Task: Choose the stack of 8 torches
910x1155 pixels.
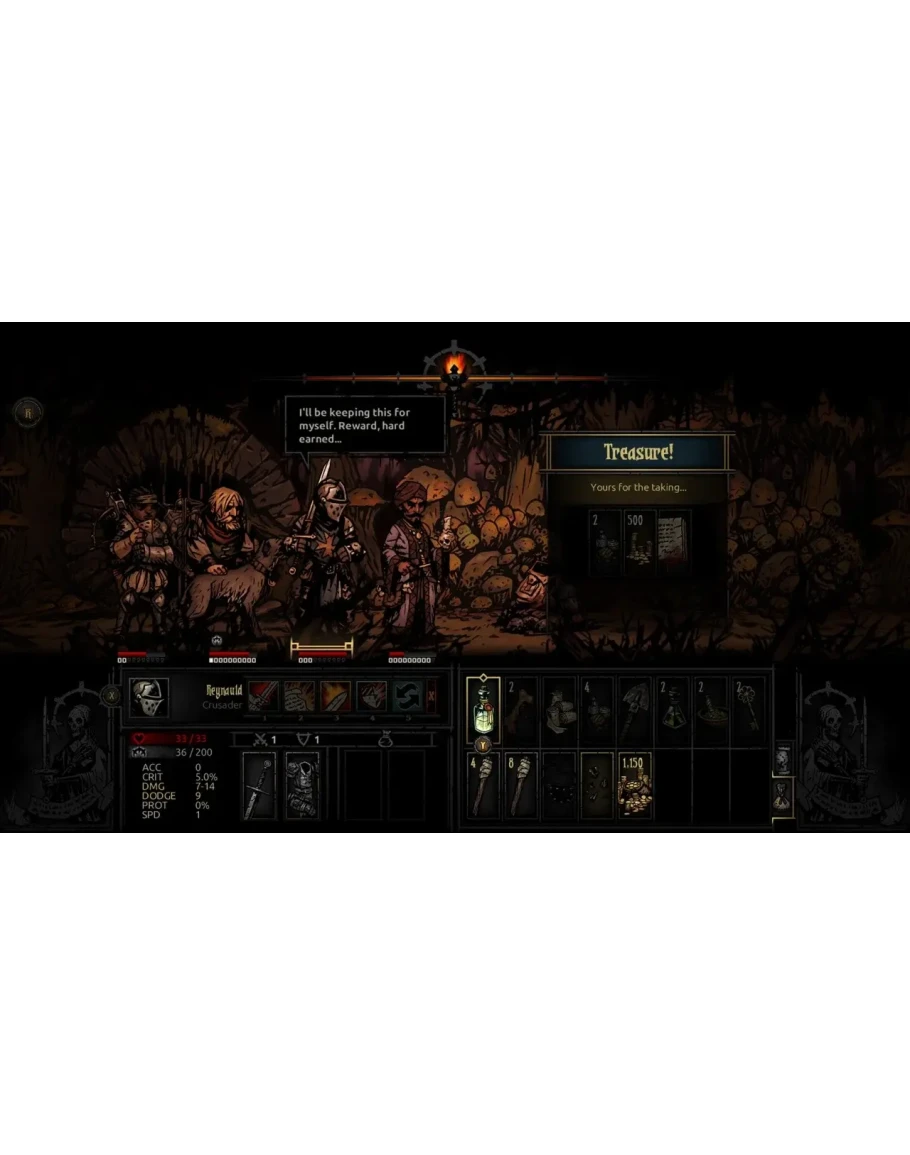Action: click(521, 786)
